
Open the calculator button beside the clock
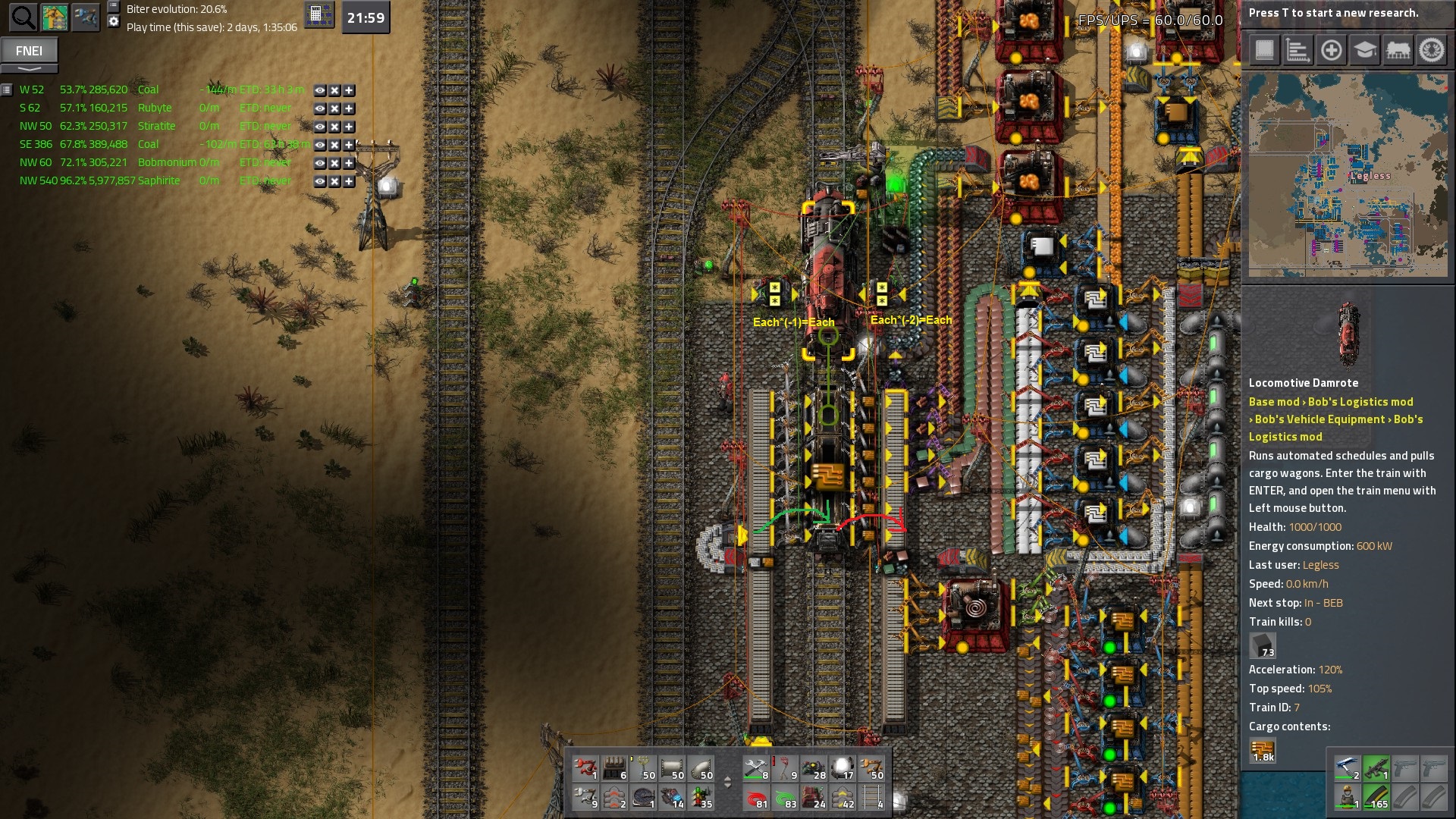[x=318, y=15]
